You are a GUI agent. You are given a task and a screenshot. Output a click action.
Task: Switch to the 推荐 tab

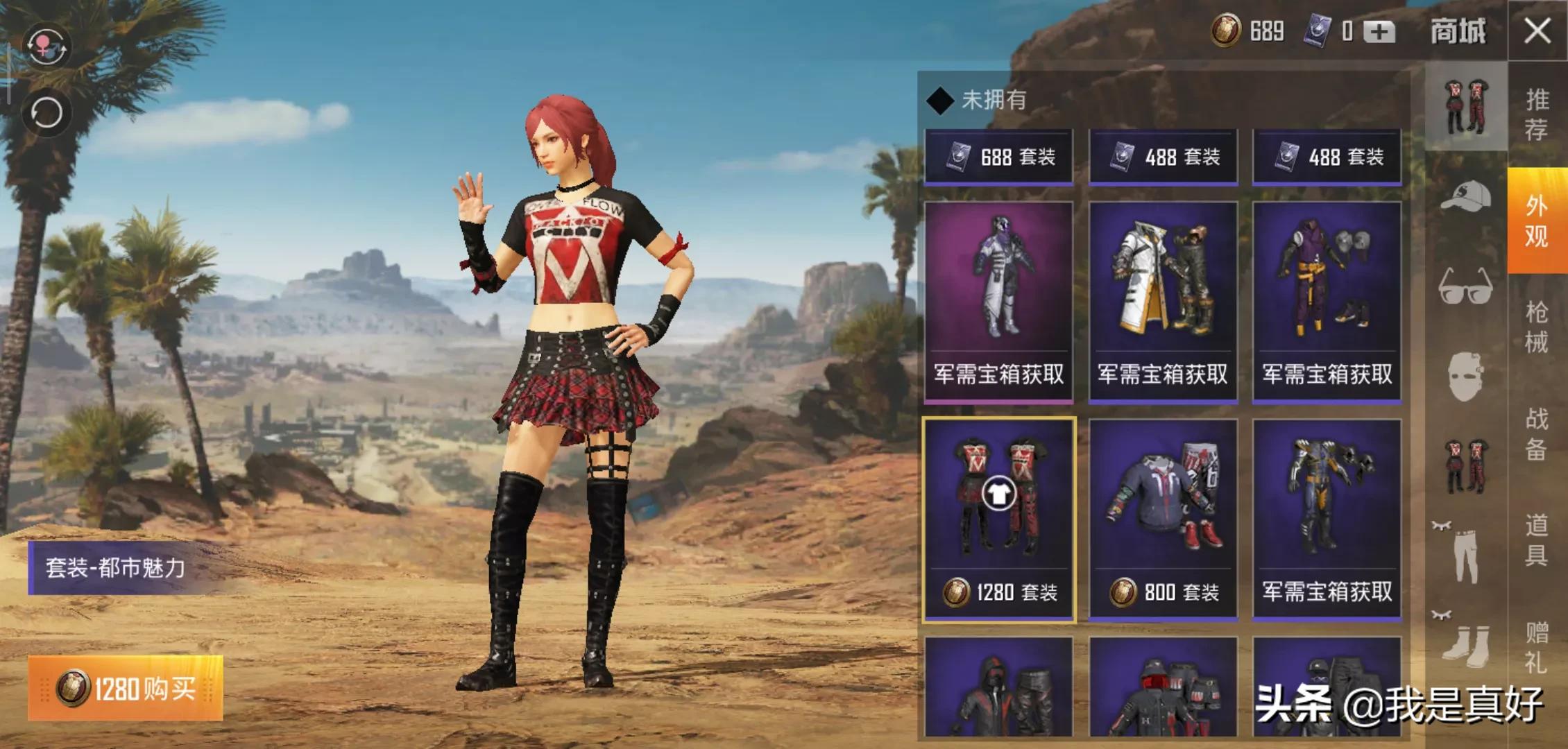[1537, 114]
